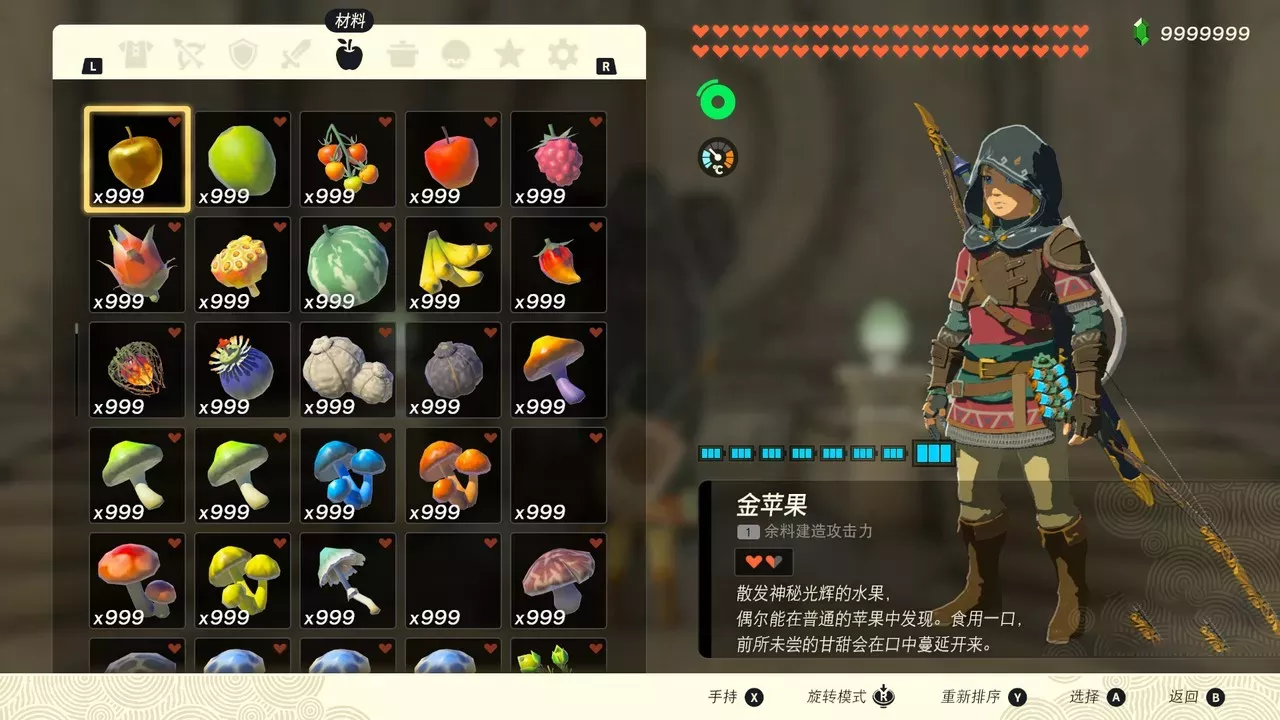The image size is (1280, 720).
Task: Open the star key items tab
Action: tap(509, 54)
